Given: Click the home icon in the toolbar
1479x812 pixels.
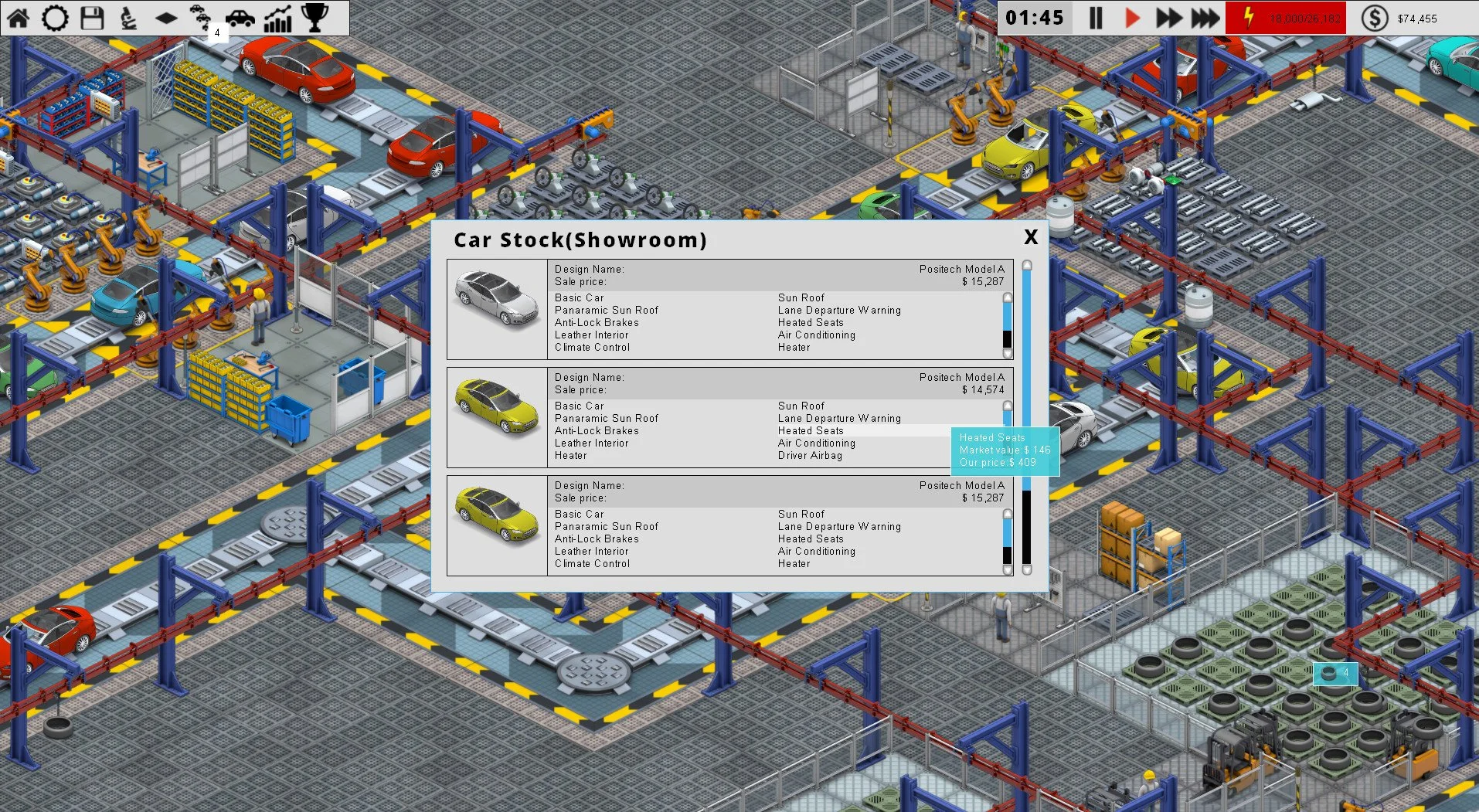Looking at the screenshot, I should 19,17.
